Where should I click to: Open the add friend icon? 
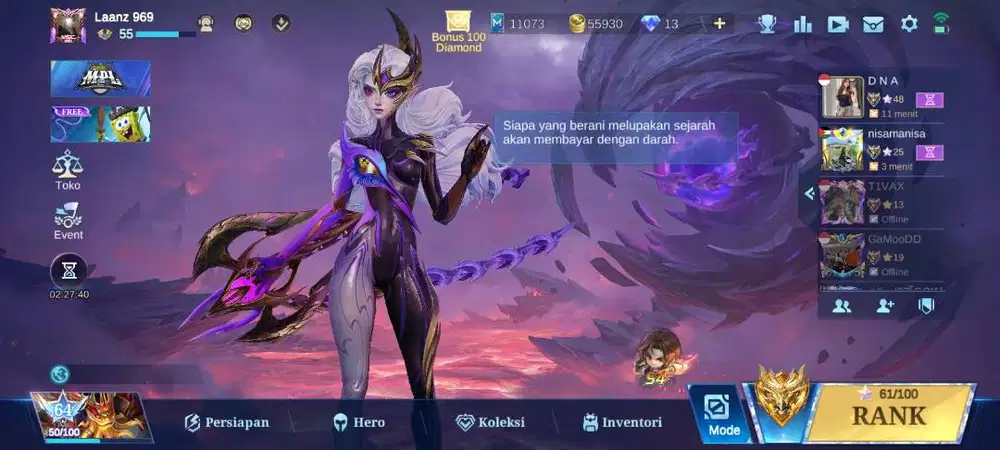[x=885, y=306]
